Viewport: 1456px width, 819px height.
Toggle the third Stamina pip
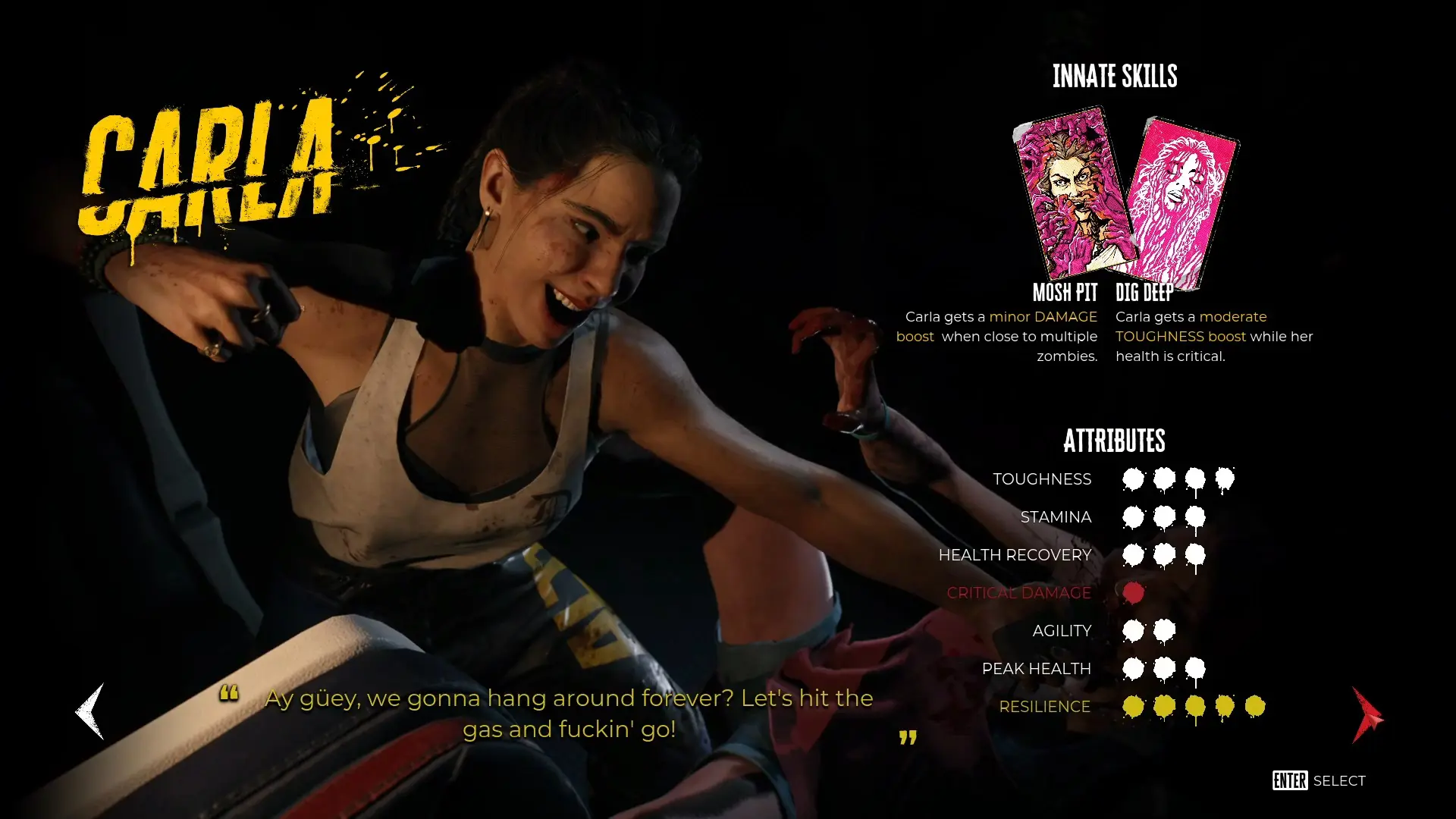1196,516
